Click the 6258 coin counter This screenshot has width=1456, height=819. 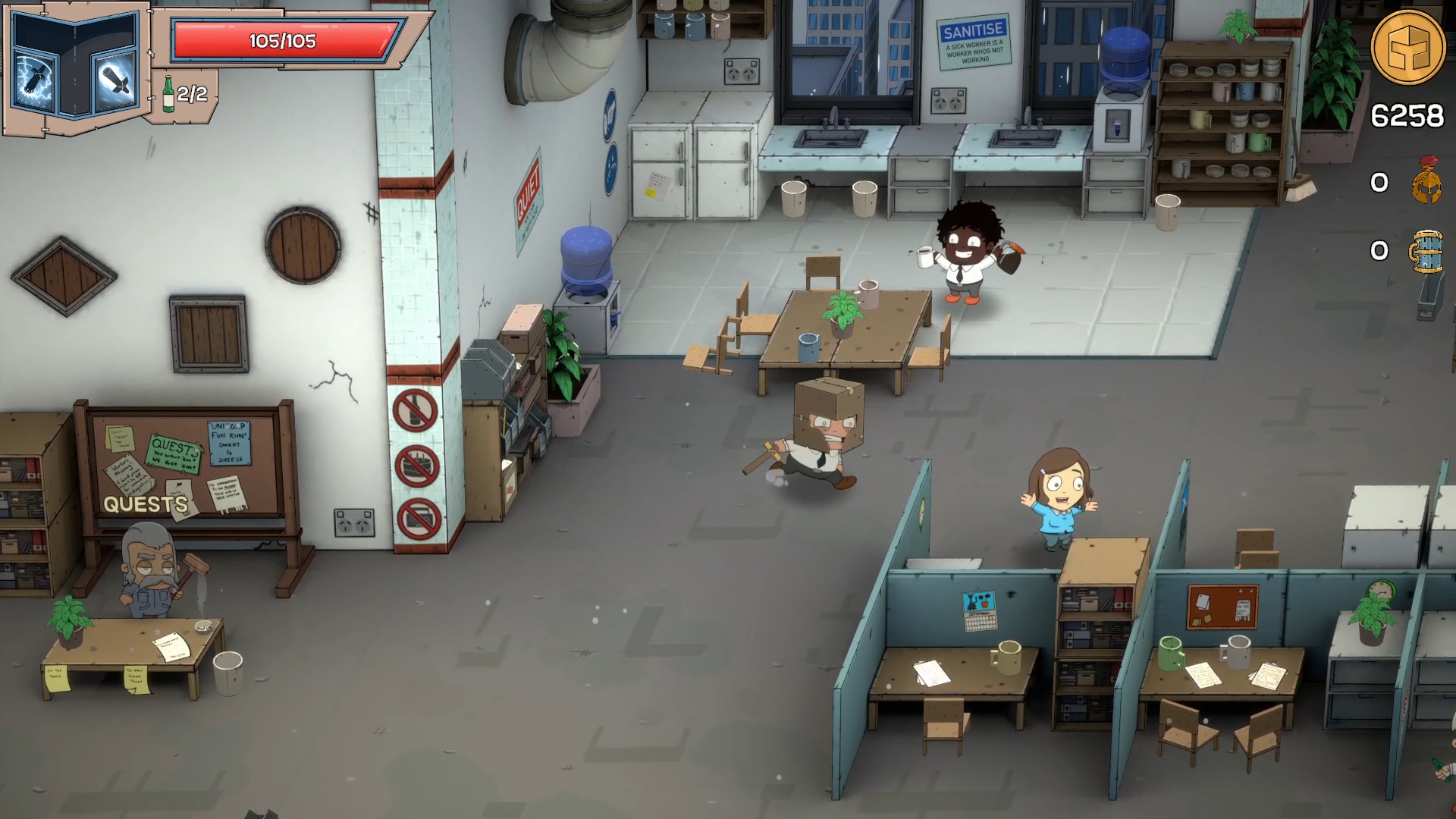point(1407,114)
